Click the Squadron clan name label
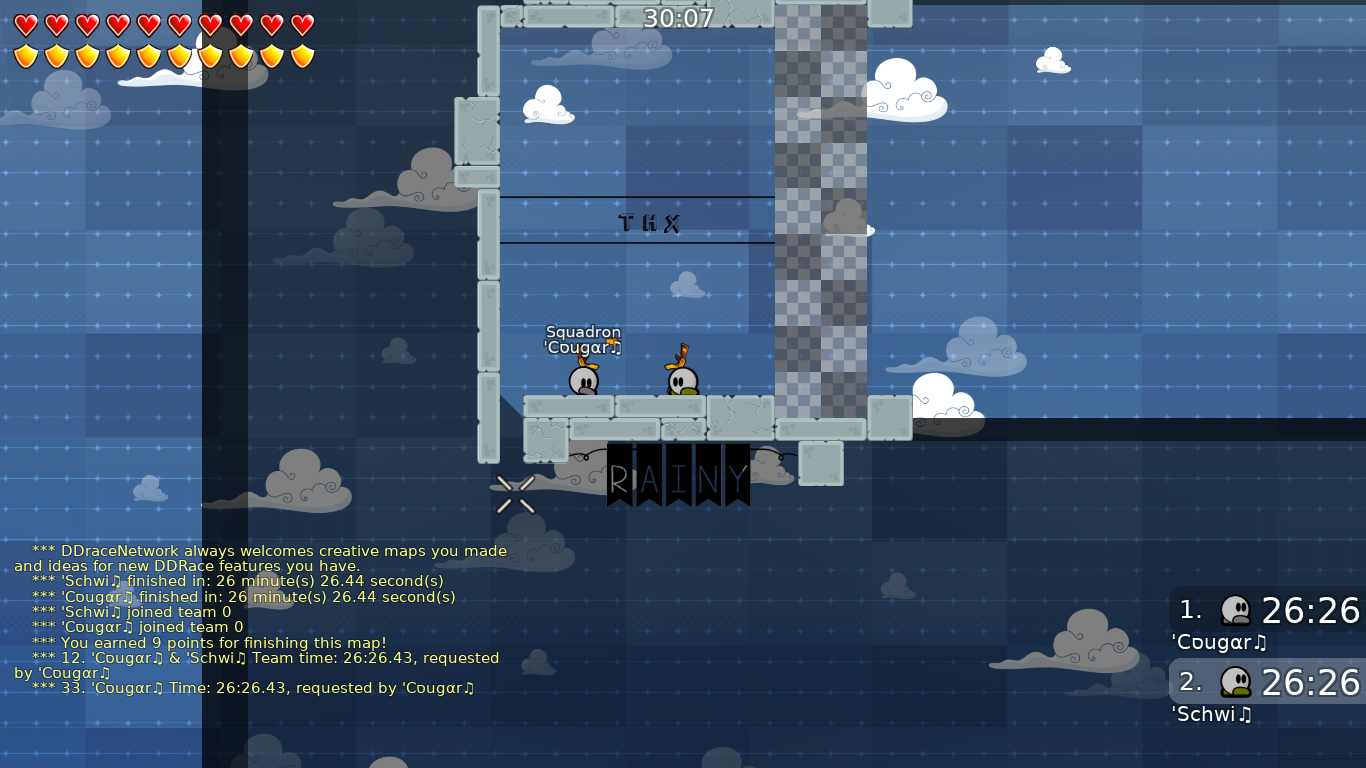 pos(582,333)
